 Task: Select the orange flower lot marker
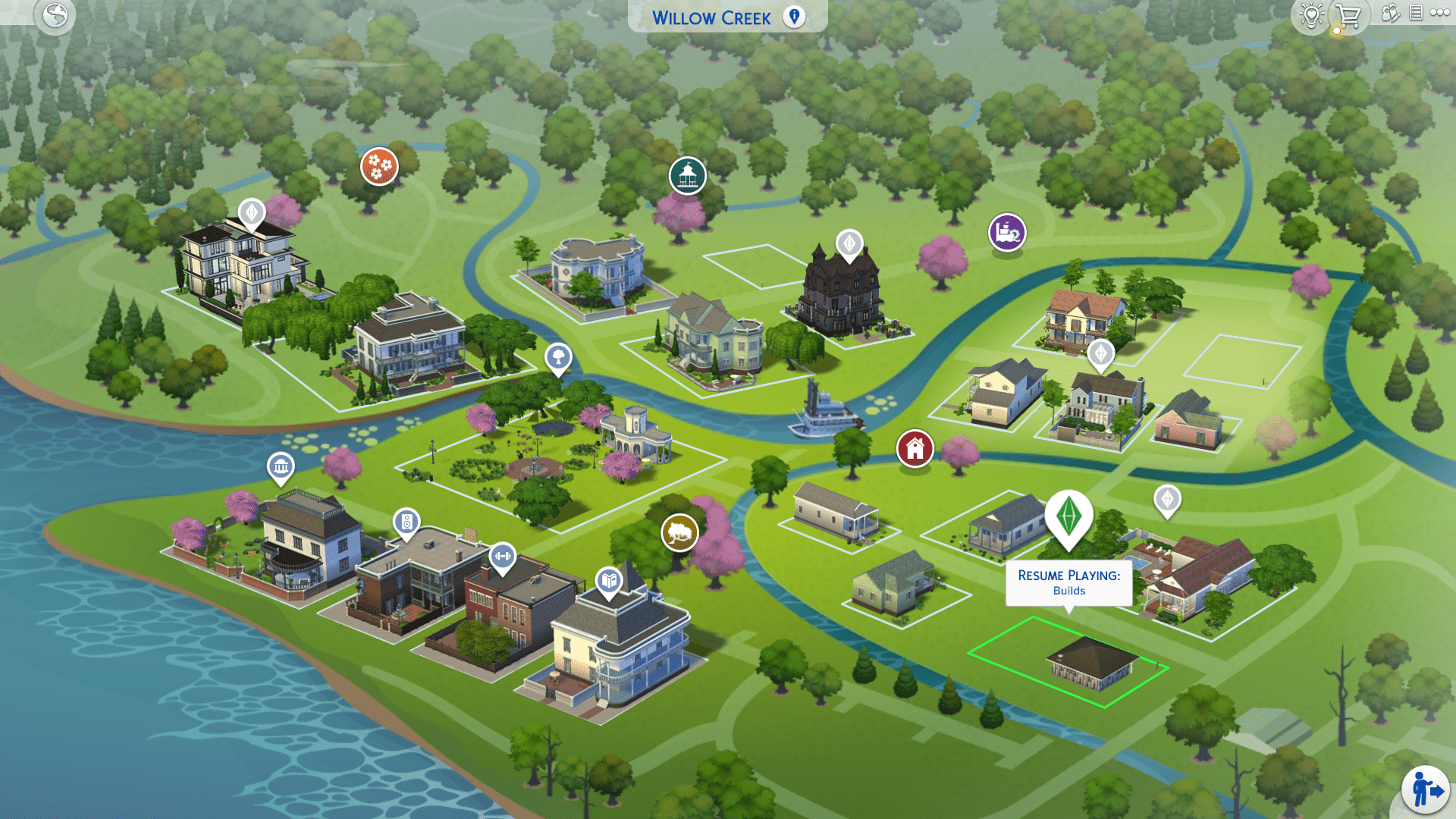379,165
